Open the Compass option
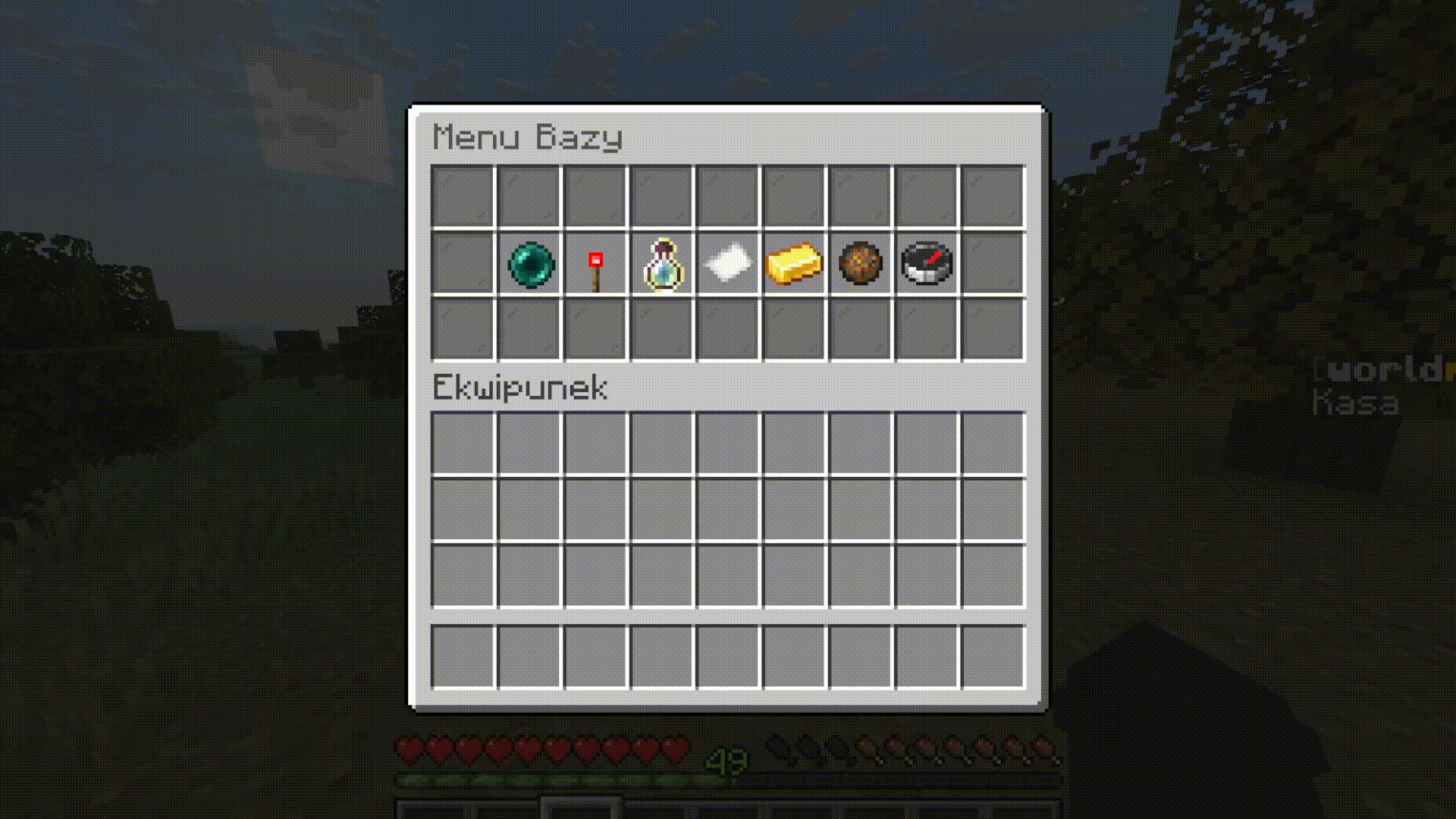 [x=924, y=263]
